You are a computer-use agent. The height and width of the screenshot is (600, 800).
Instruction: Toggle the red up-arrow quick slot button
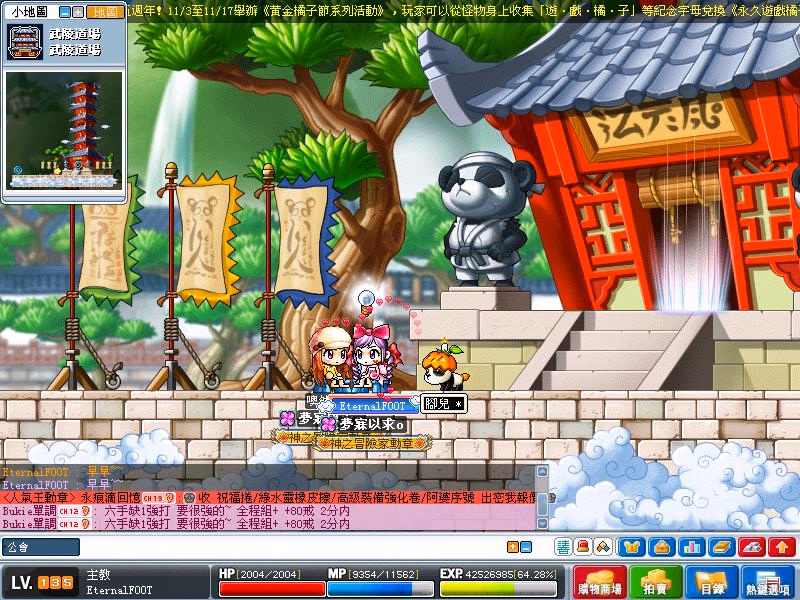click(x=780, y=547)
